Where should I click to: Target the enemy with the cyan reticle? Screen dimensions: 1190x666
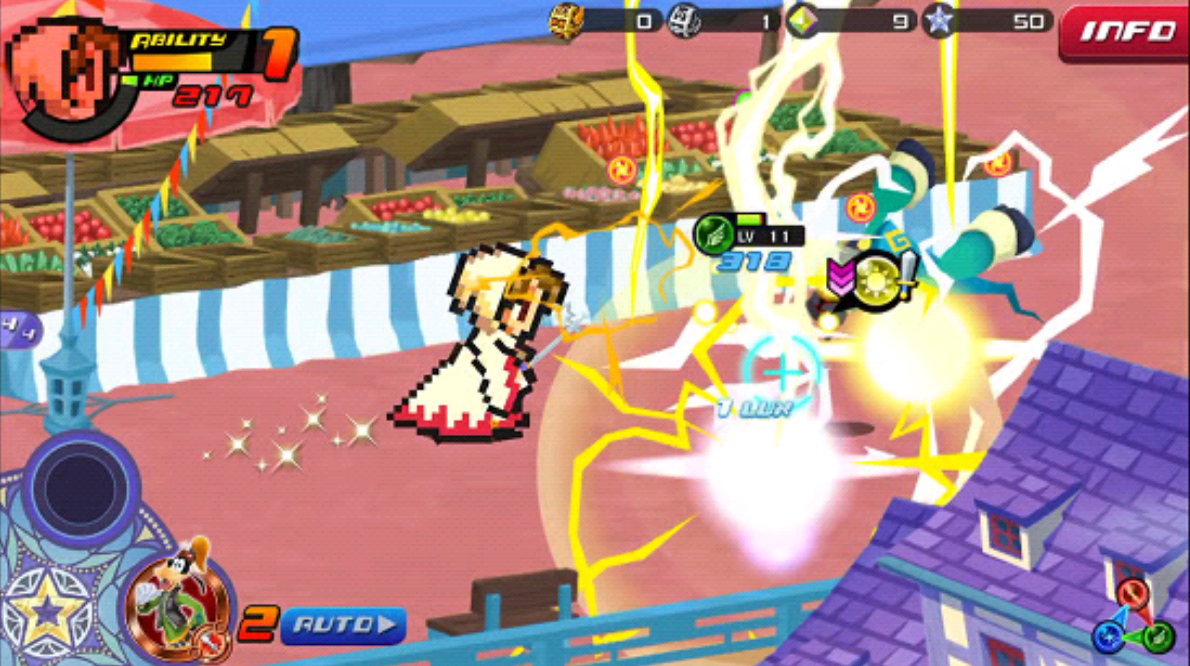782,371
